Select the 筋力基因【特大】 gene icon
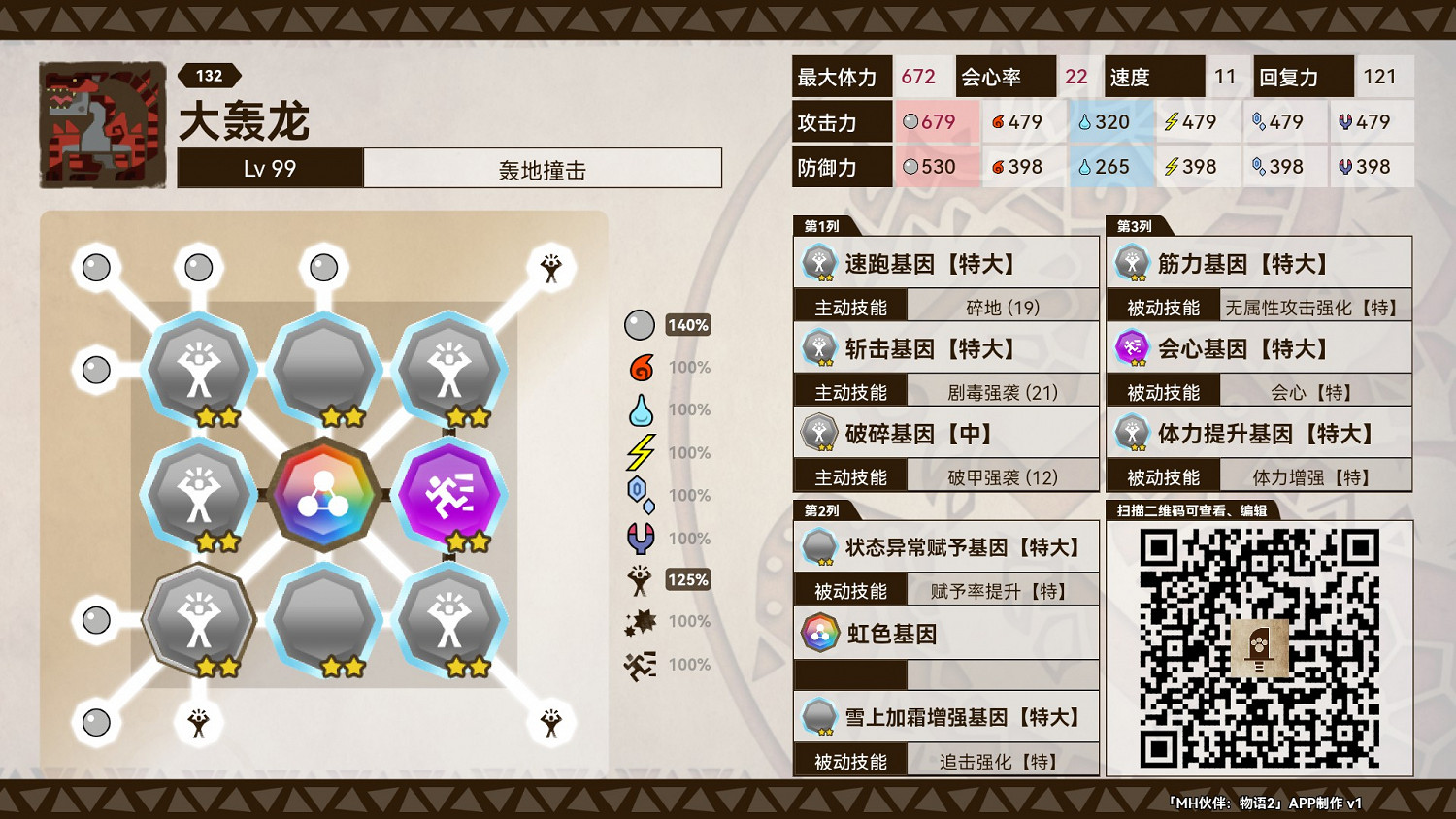The image size is (1456, 819). click(1131, 263)
